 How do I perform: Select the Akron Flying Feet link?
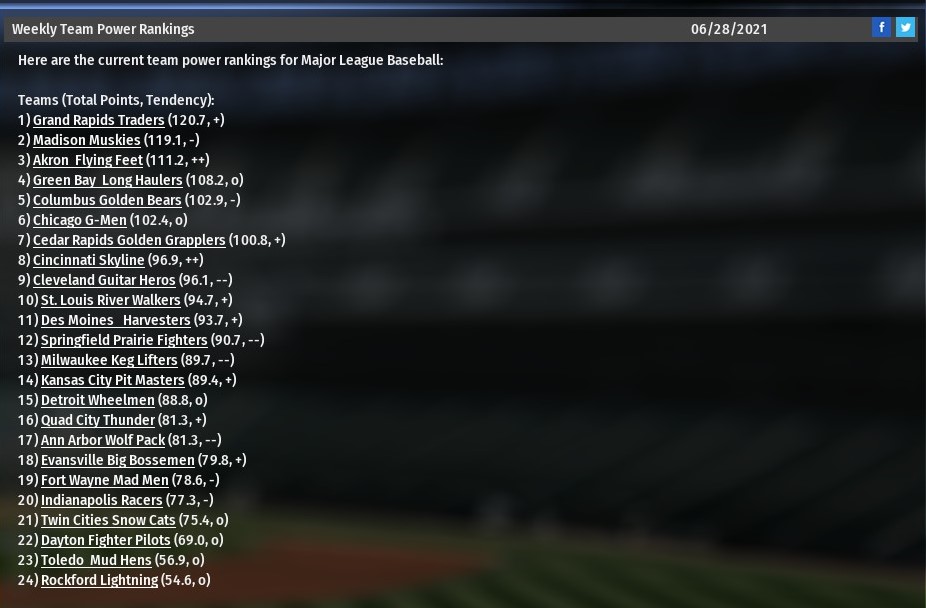(87, 160)
